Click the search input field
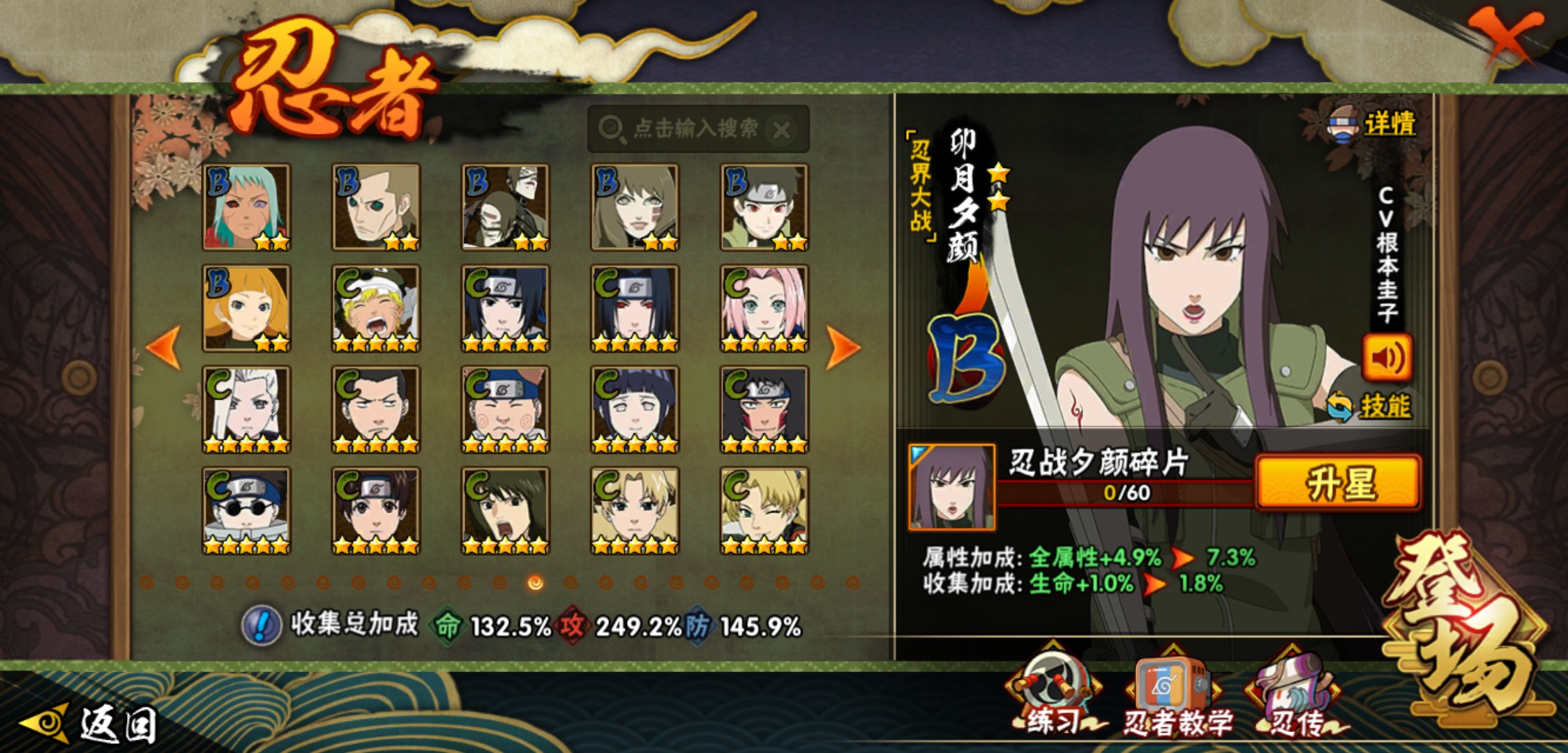1568x753 pixels. (691, 129)
